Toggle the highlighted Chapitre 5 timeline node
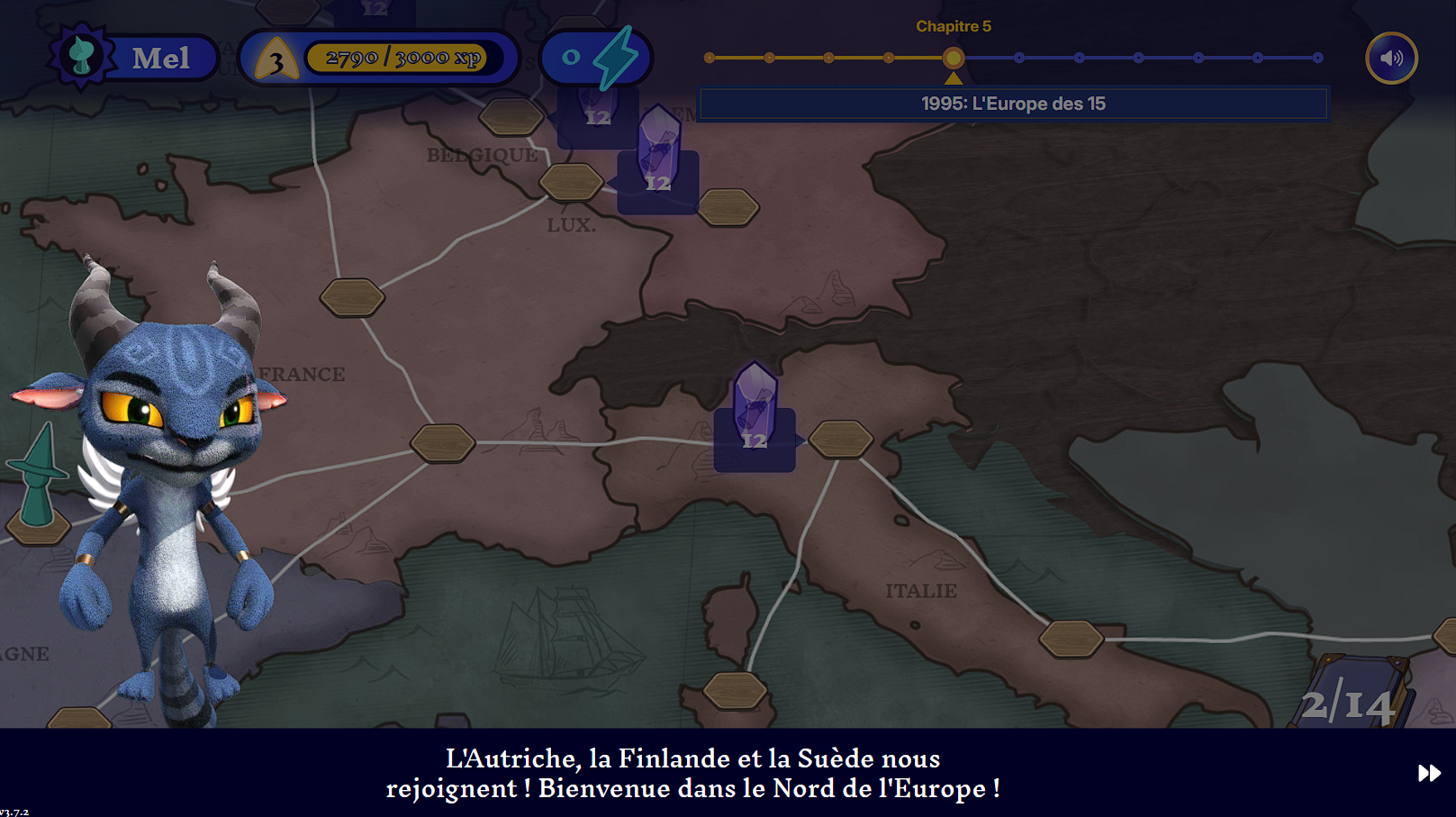1456x817 pixels. pos(954,59)
